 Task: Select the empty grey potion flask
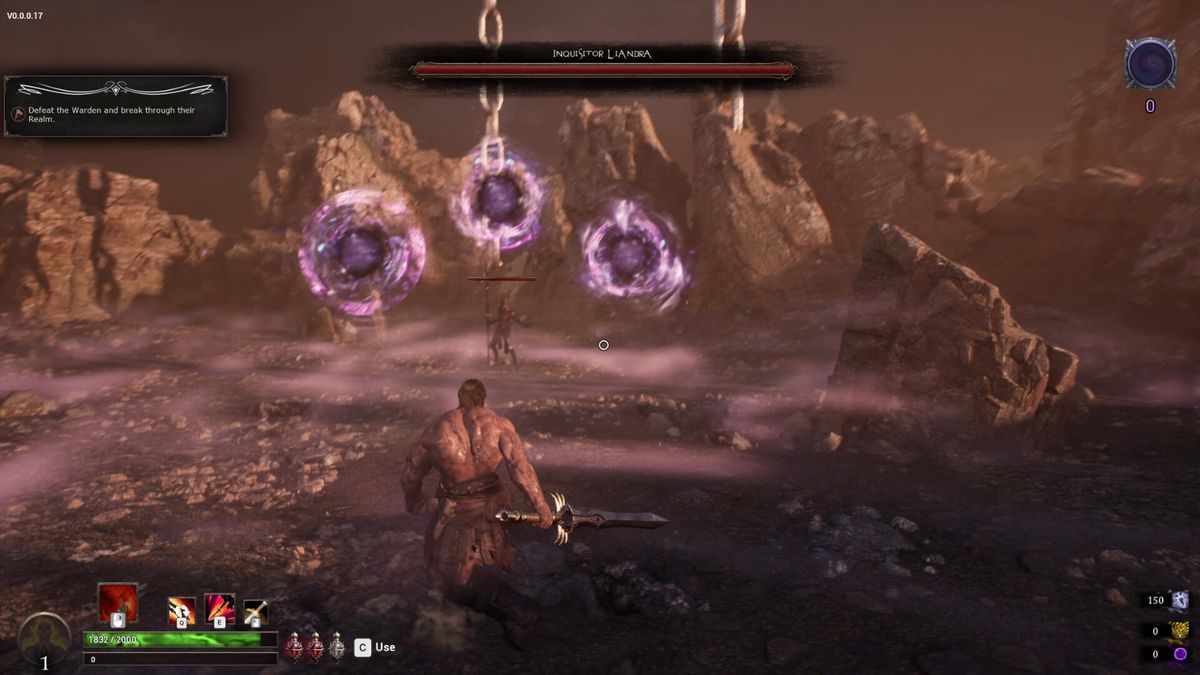pyautogui.click(x=337, y=646)
